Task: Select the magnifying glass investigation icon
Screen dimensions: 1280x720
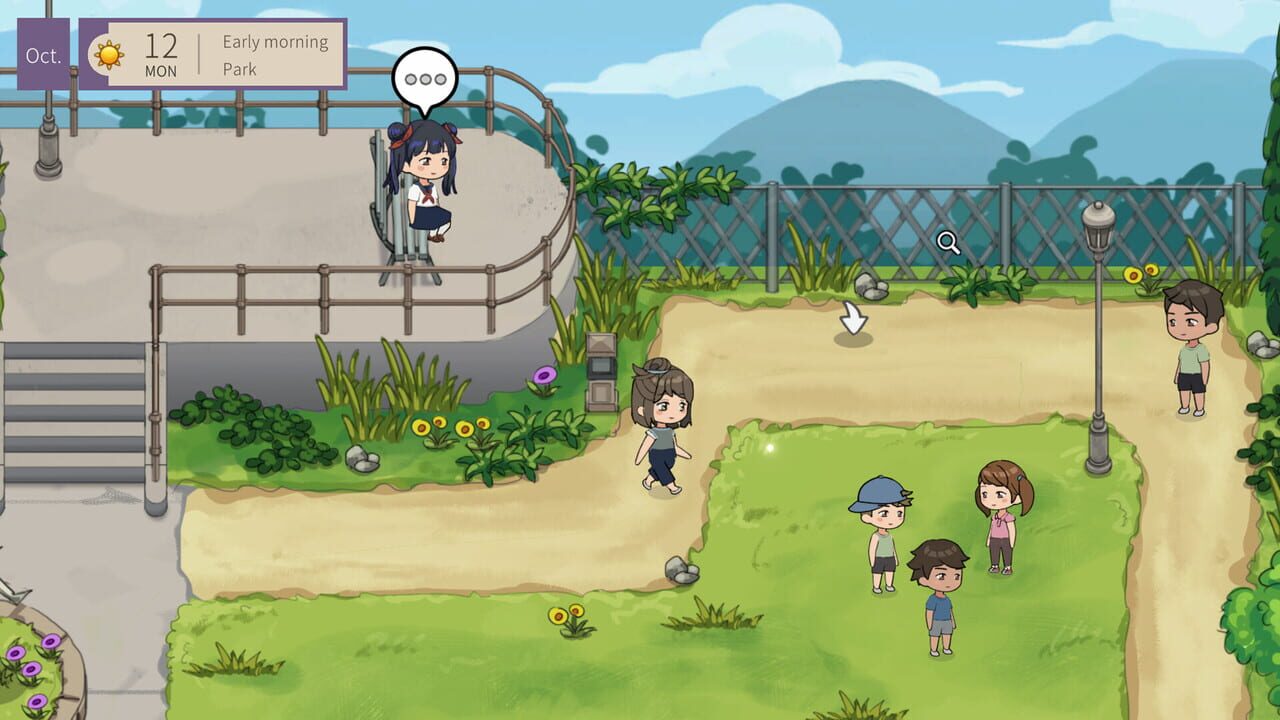Action: [x=947, y=240]
